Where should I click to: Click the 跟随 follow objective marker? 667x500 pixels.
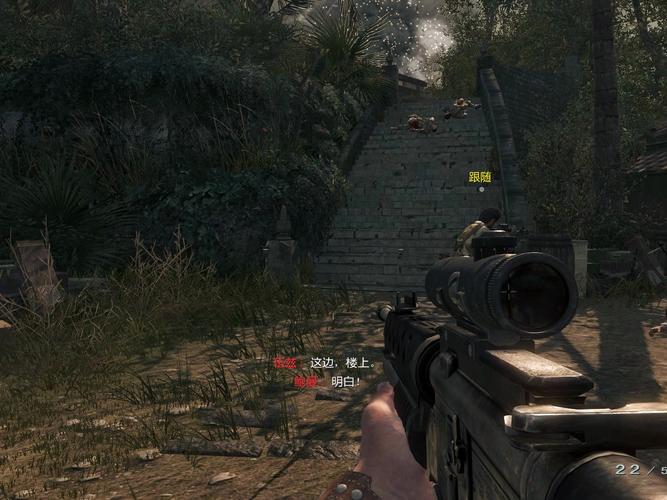(x=480, y=178)
